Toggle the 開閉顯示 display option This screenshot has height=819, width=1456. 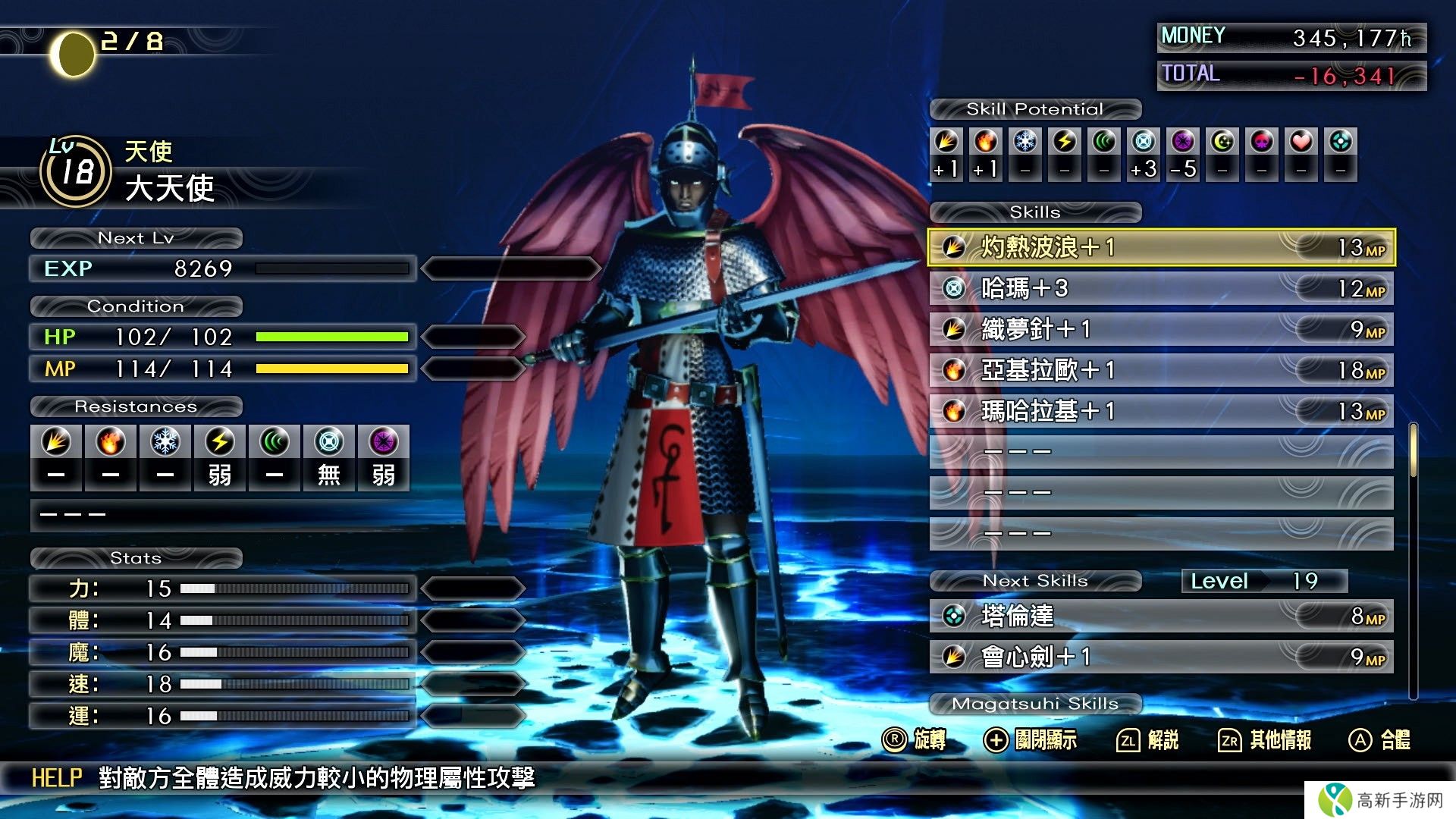(x=1030, y=740)
